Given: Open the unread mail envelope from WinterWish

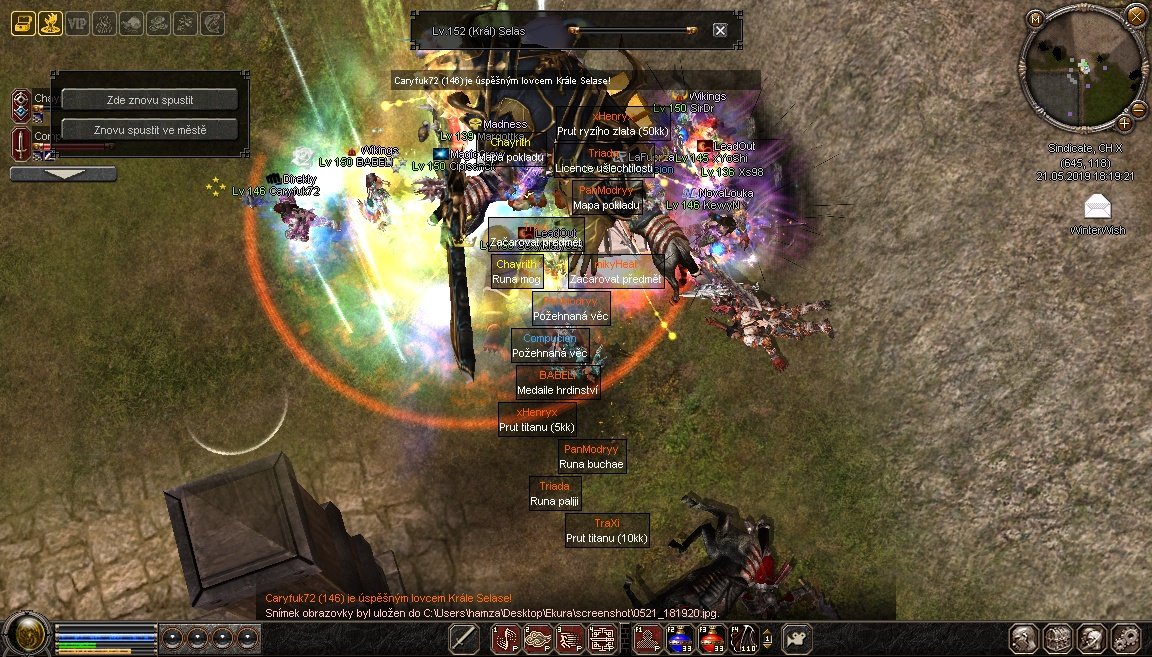Looking at the screenshot, I should coord(1098,207).
